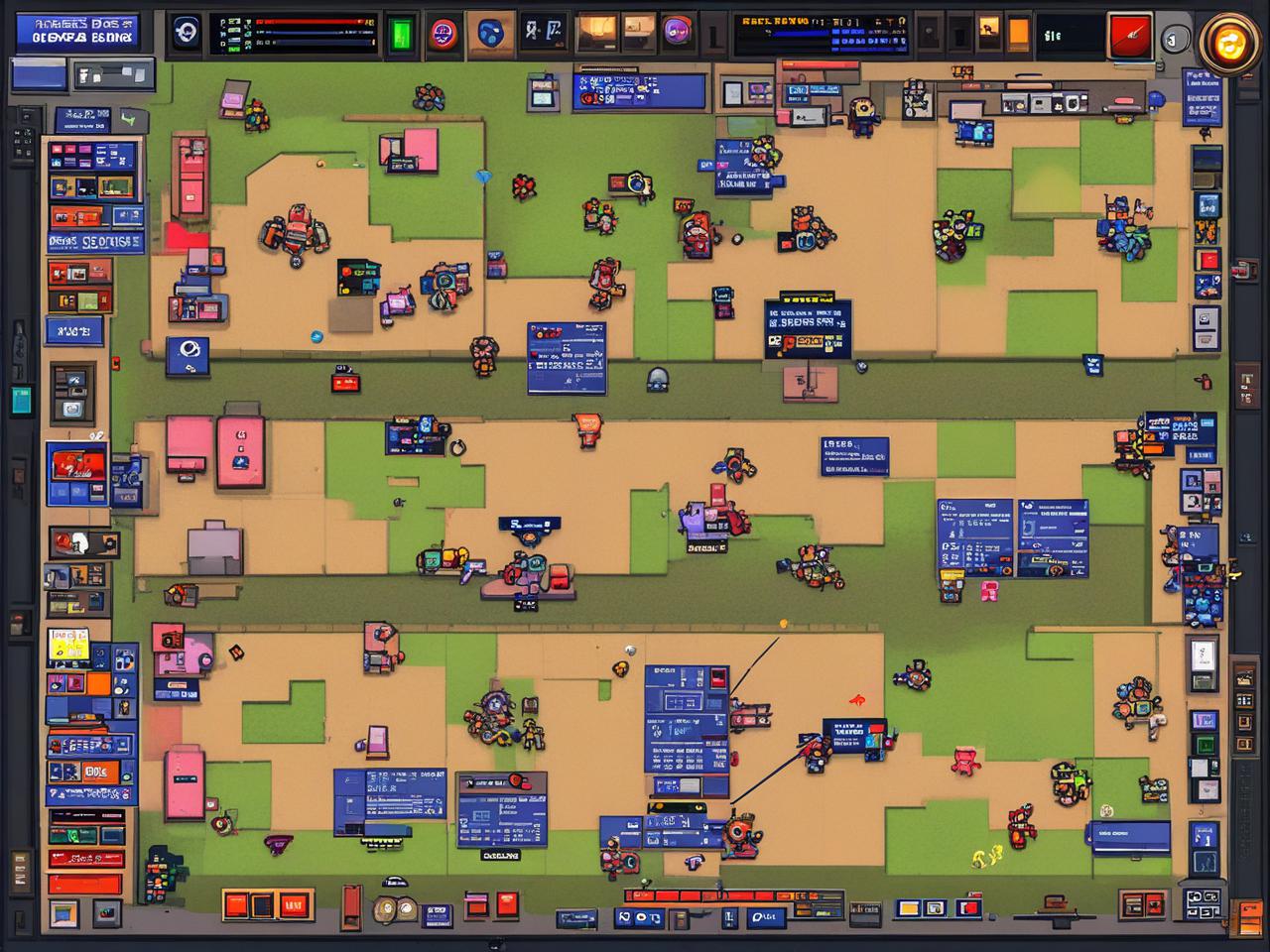
Task: Click the purple orb icon
Action: click(x=678, y=32)
